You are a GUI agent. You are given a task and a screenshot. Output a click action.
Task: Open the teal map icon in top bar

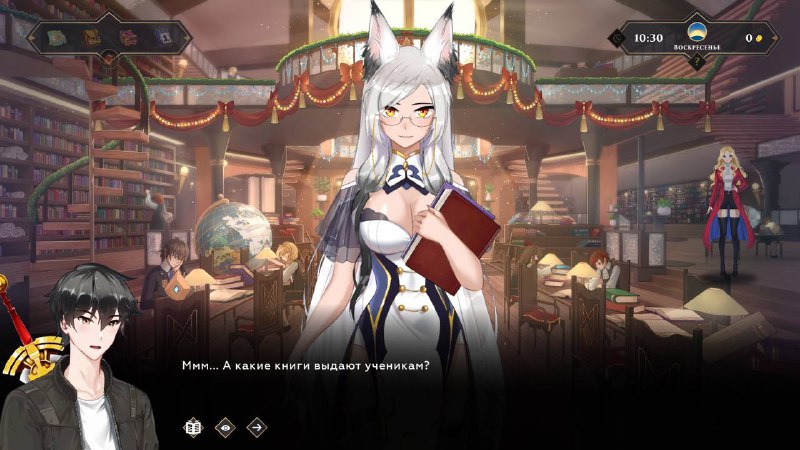(x=56, y=38)
